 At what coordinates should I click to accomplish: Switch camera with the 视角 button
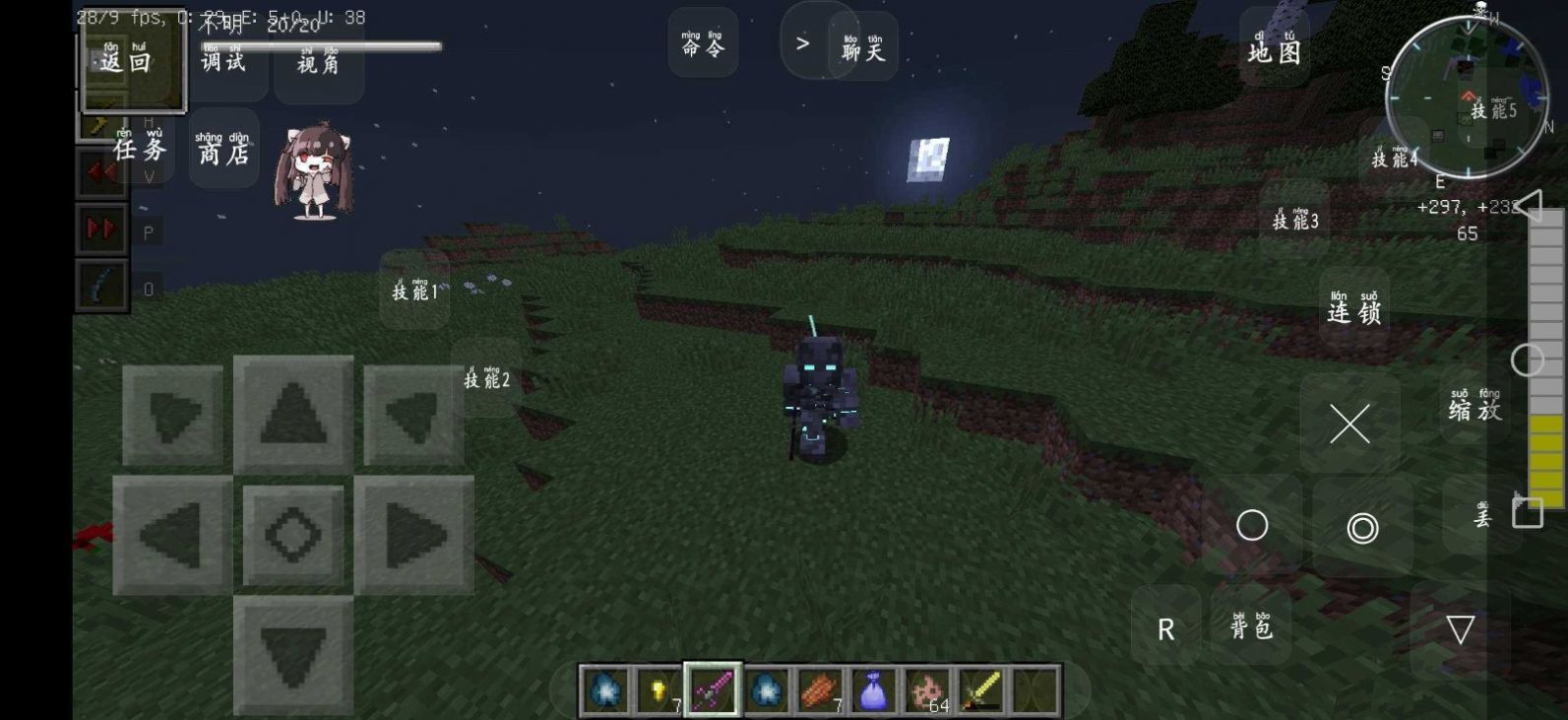tap(318, 63)
